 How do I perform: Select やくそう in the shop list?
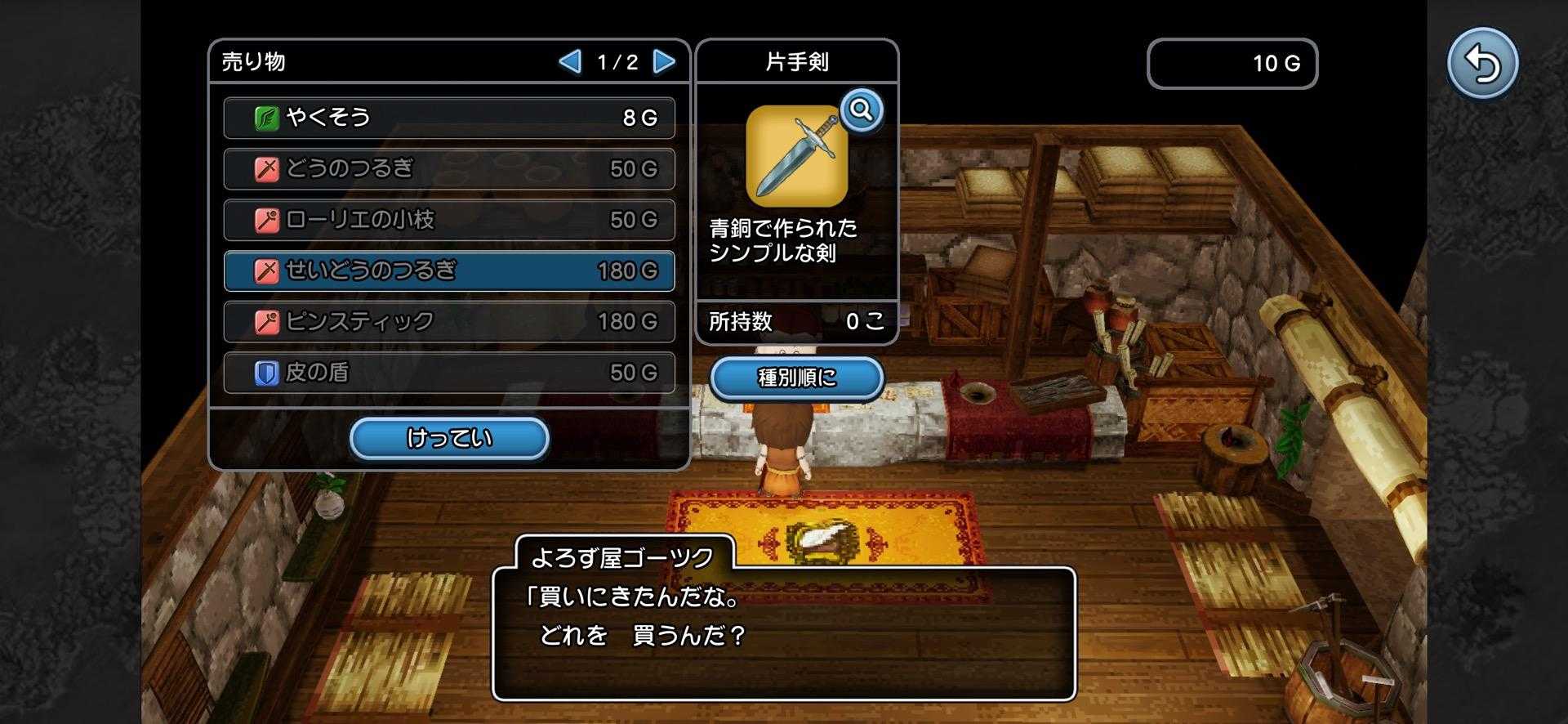click(x=449, y=118)
